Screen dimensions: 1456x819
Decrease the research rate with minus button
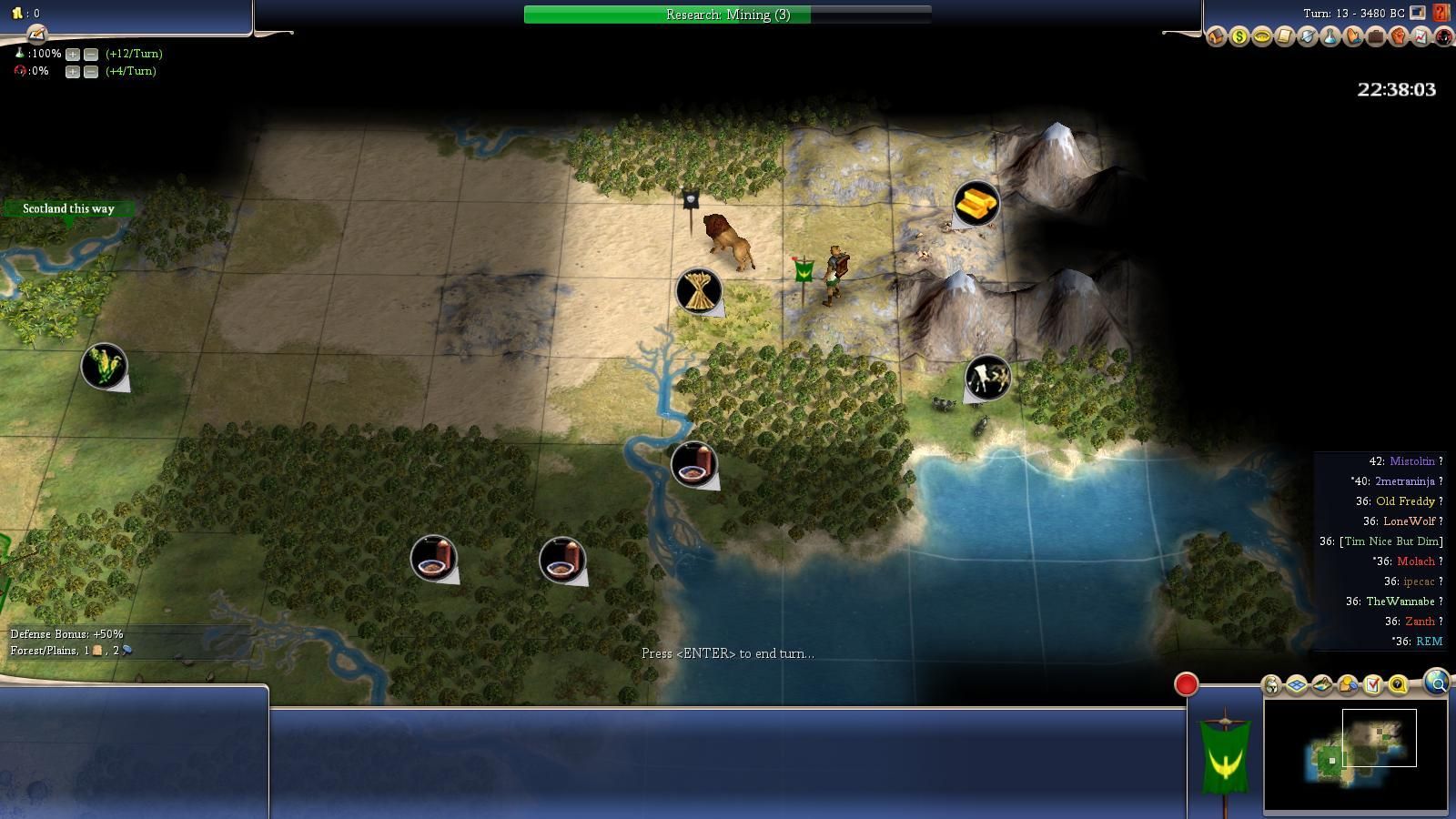[x=91, y=54]
